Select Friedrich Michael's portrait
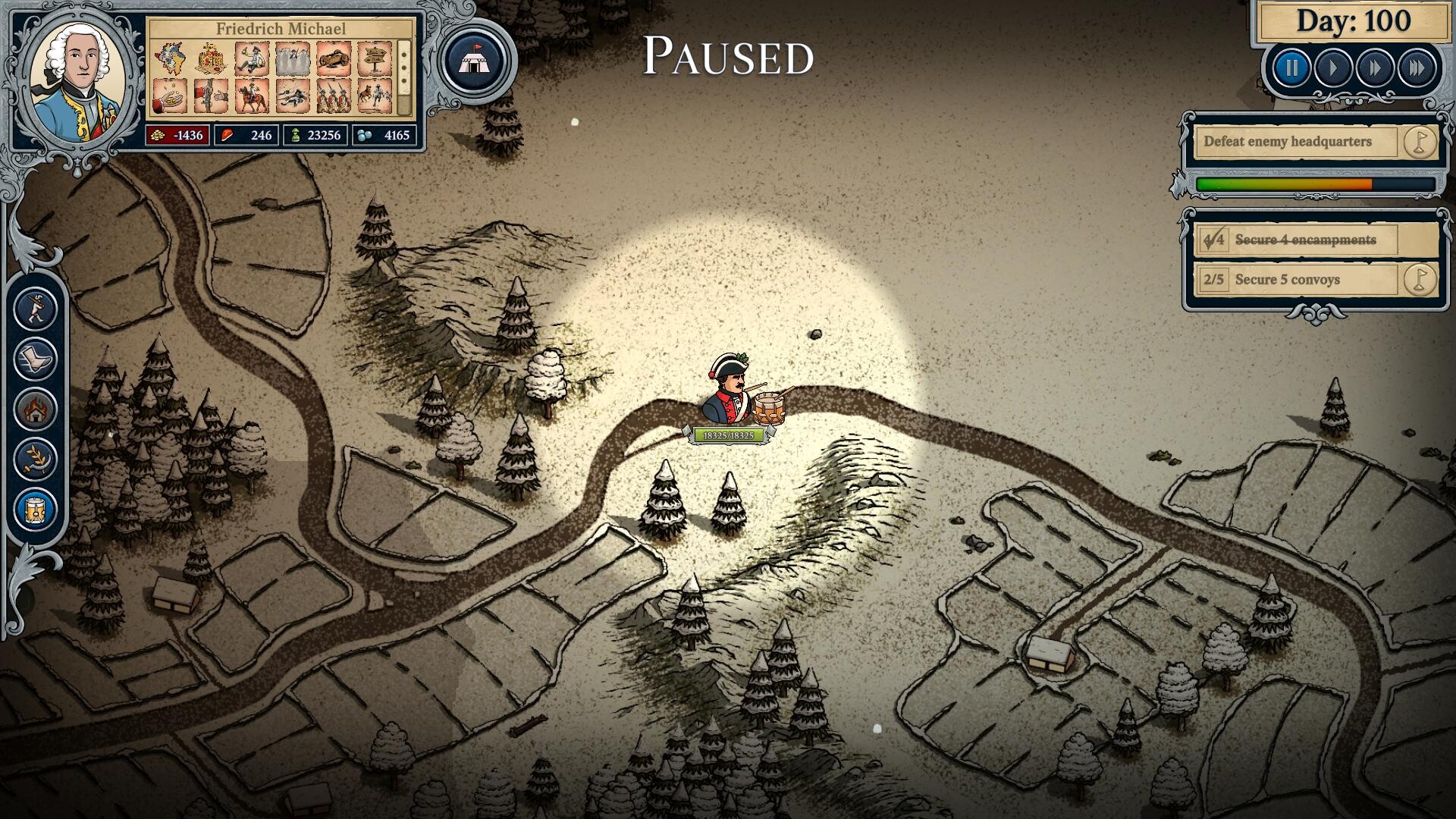This screenshot has height=819, width=1456. pyautogui.click(x=80, y=81)
